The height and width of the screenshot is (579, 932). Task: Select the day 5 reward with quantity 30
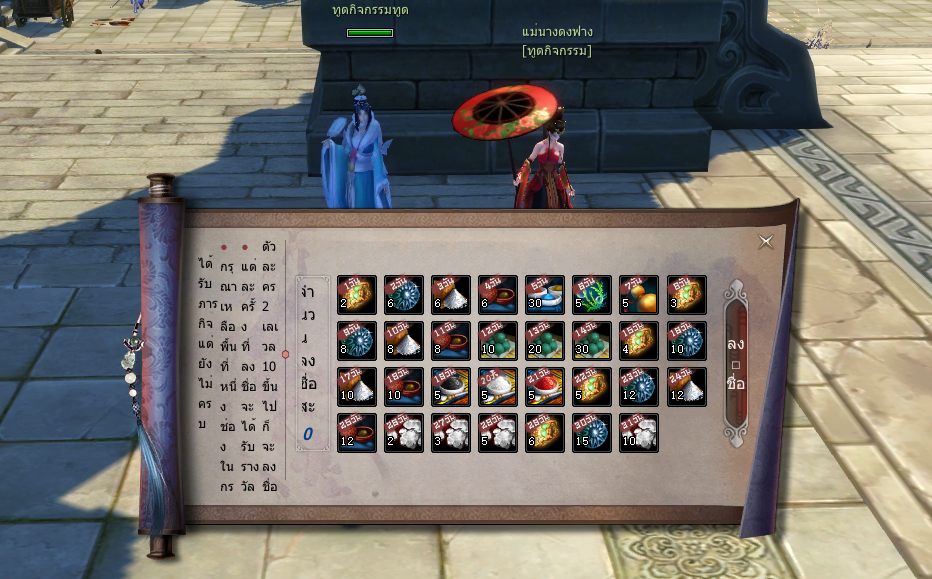pyautogui.click(x=545, y=294)
